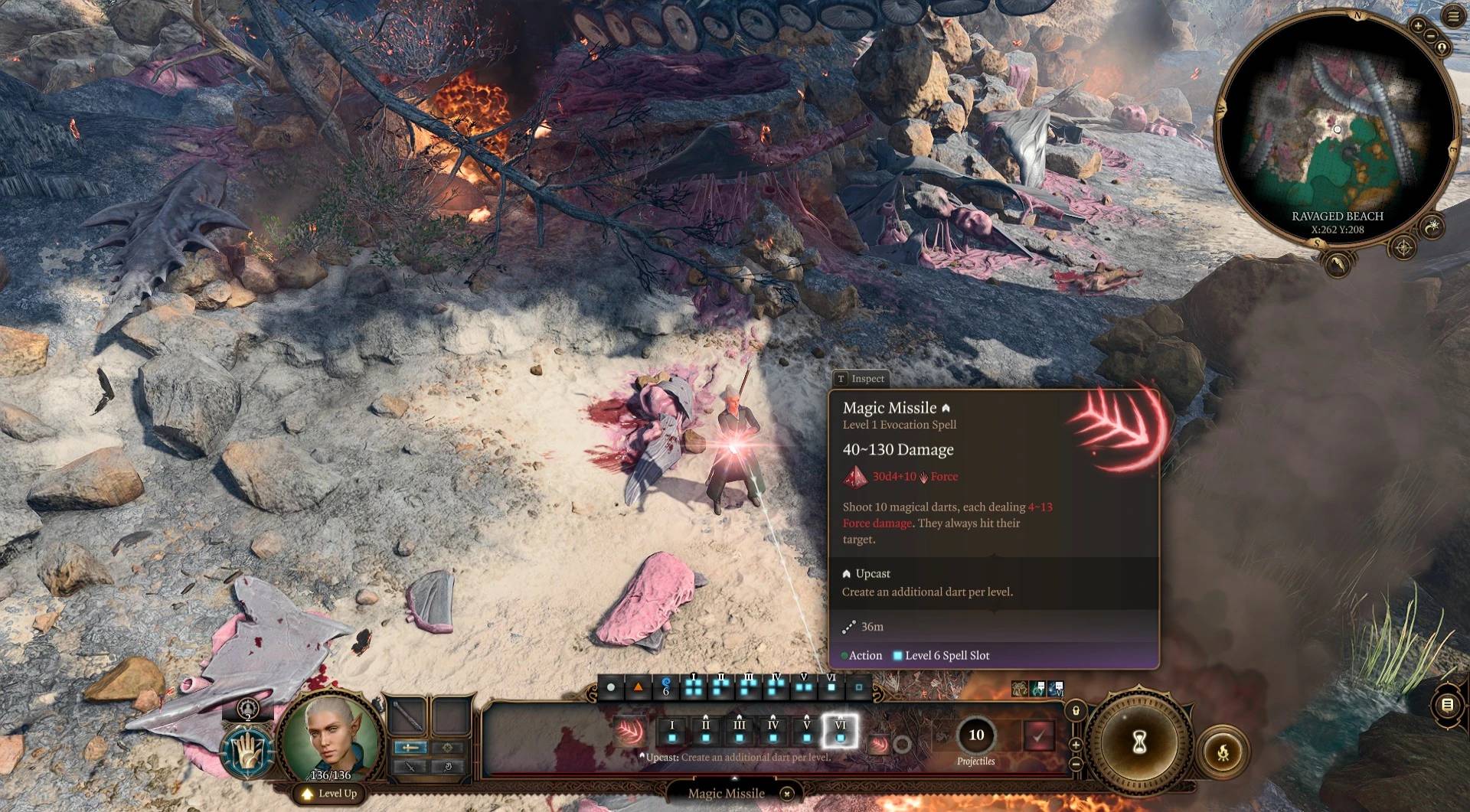Confirm the cast with the checkmark button
Screen dimensions: 1470x812
click(1038, 735)
